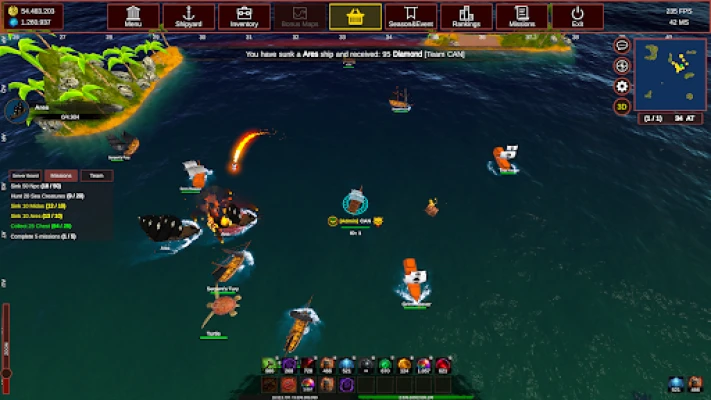Viewport: 711px width, 400px height.
Task: Open settings via the gear icon
Action: [622, 86]
